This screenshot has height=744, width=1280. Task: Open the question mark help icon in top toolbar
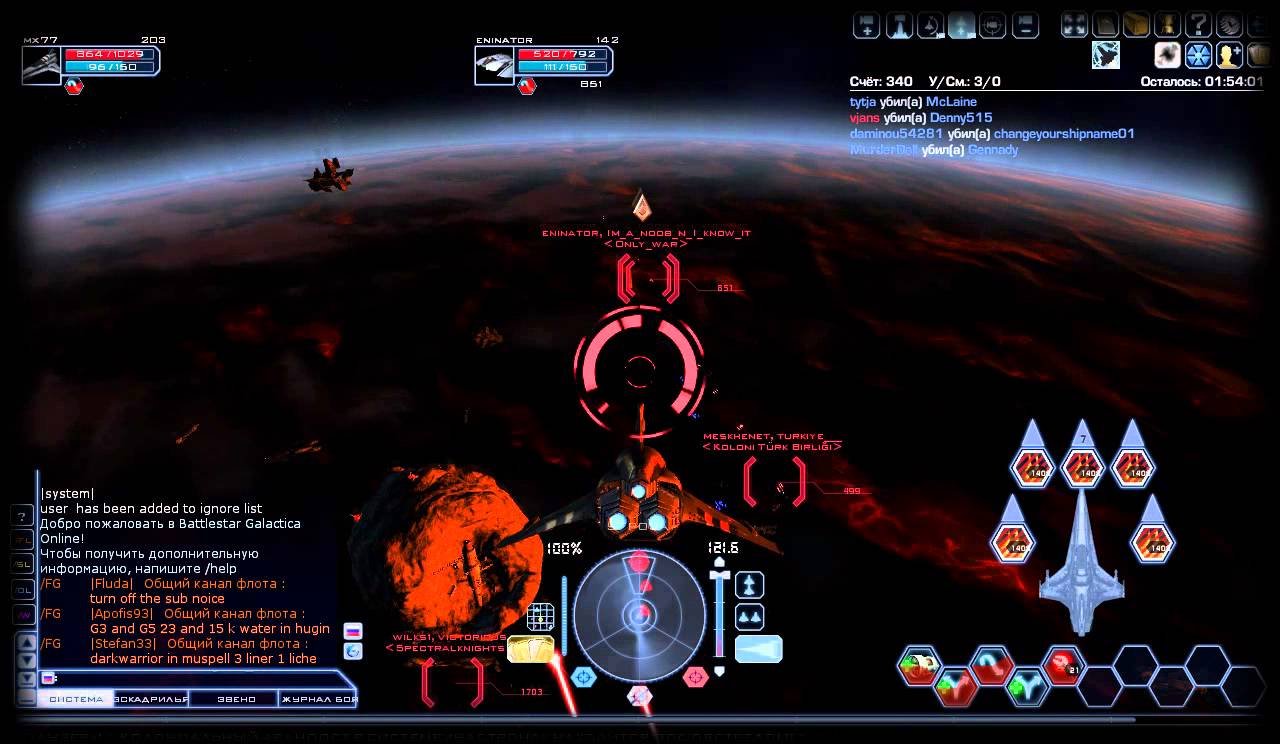[1198, 24]
